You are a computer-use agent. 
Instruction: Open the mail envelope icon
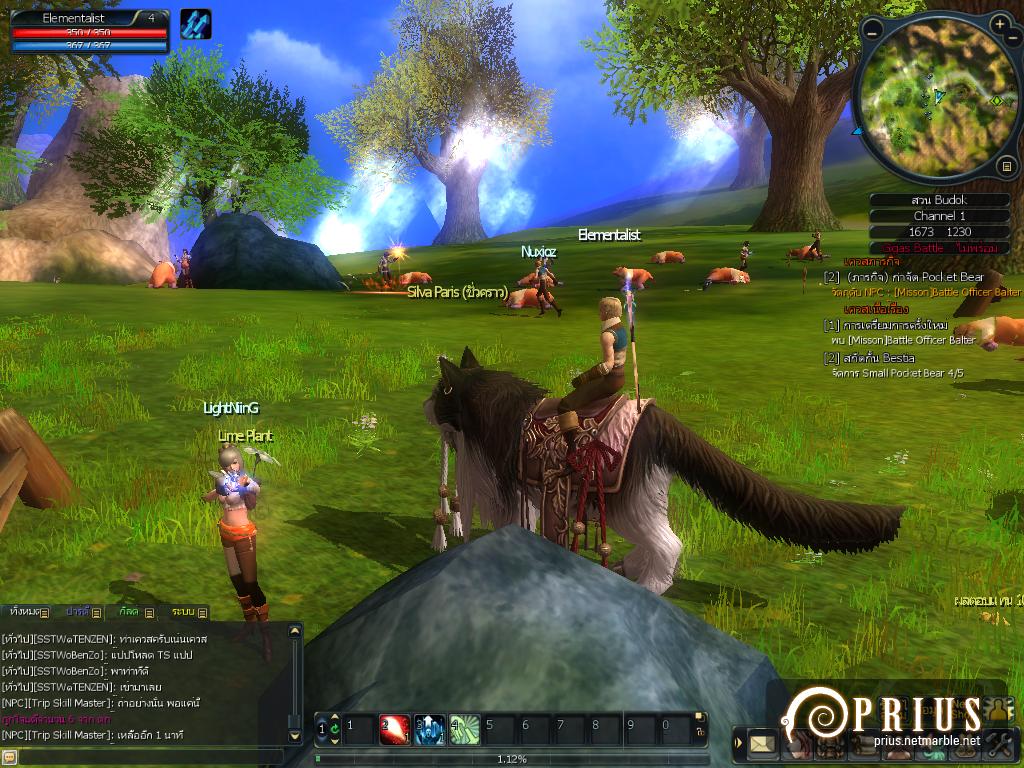point(763,743)
